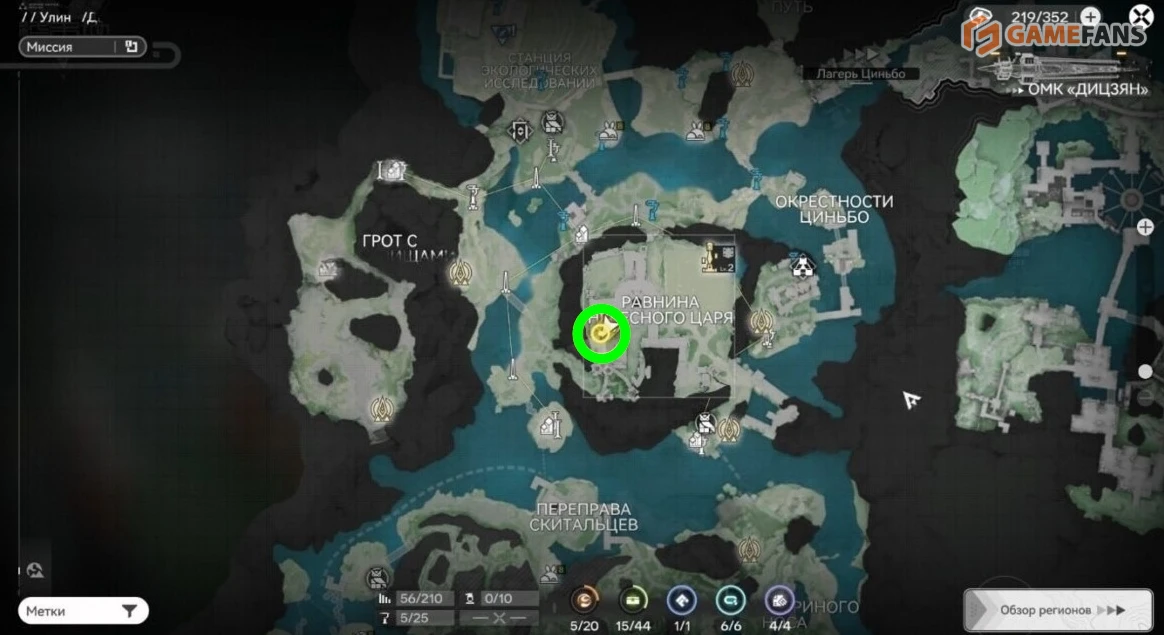Click the emblem icon above the Метки filter

click(x=36, y=570)
